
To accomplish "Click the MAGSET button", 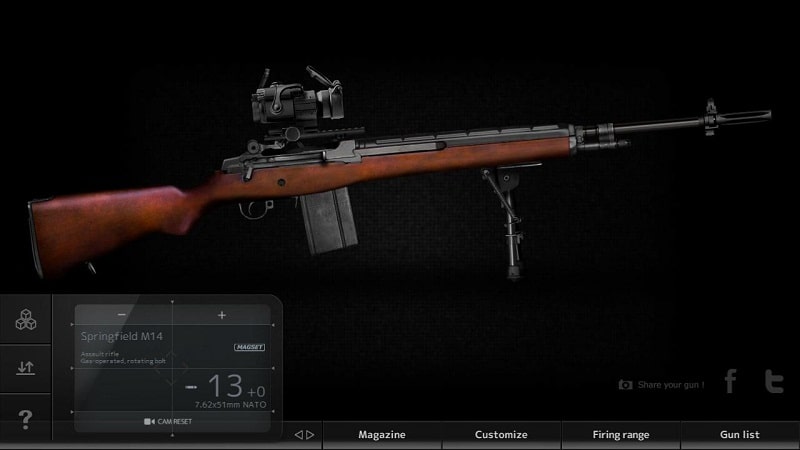I will 248,347.
